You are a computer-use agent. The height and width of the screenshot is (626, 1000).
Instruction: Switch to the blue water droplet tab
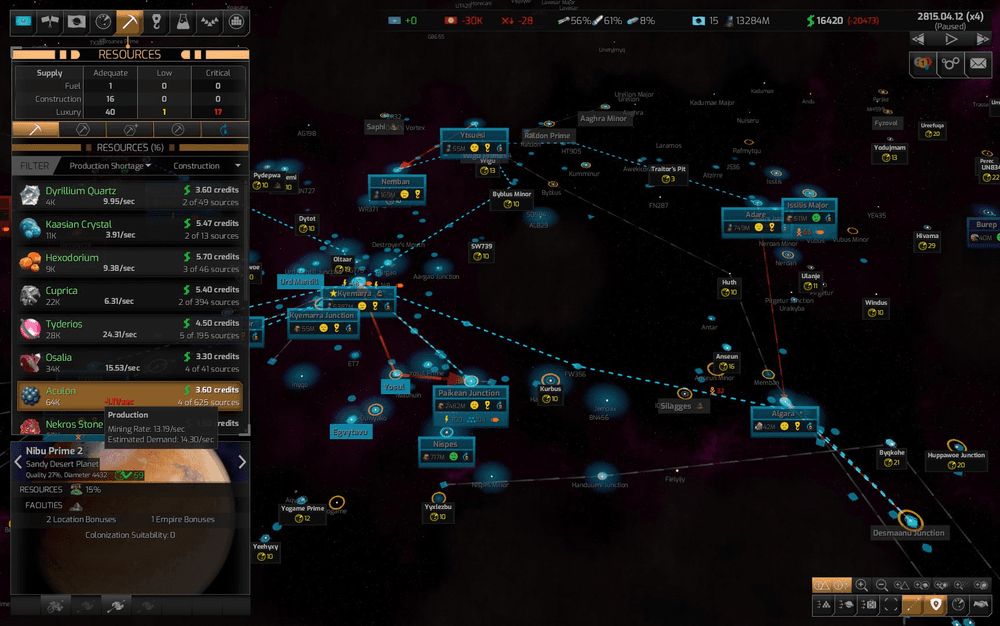[222, 129]
